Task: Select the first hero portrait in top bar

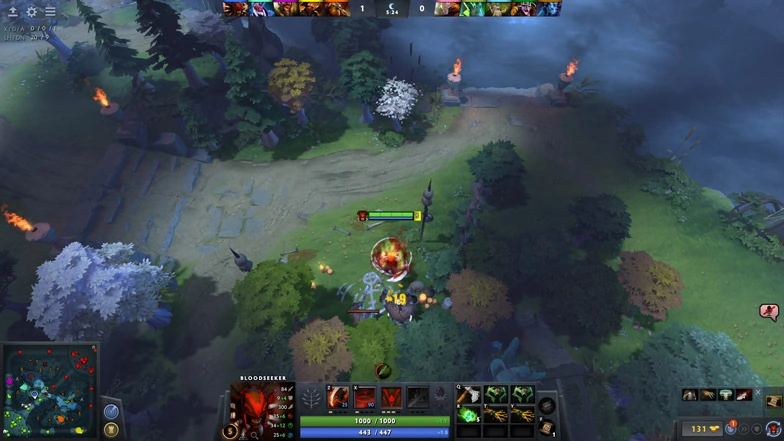Action: click(x=234, y=8)
